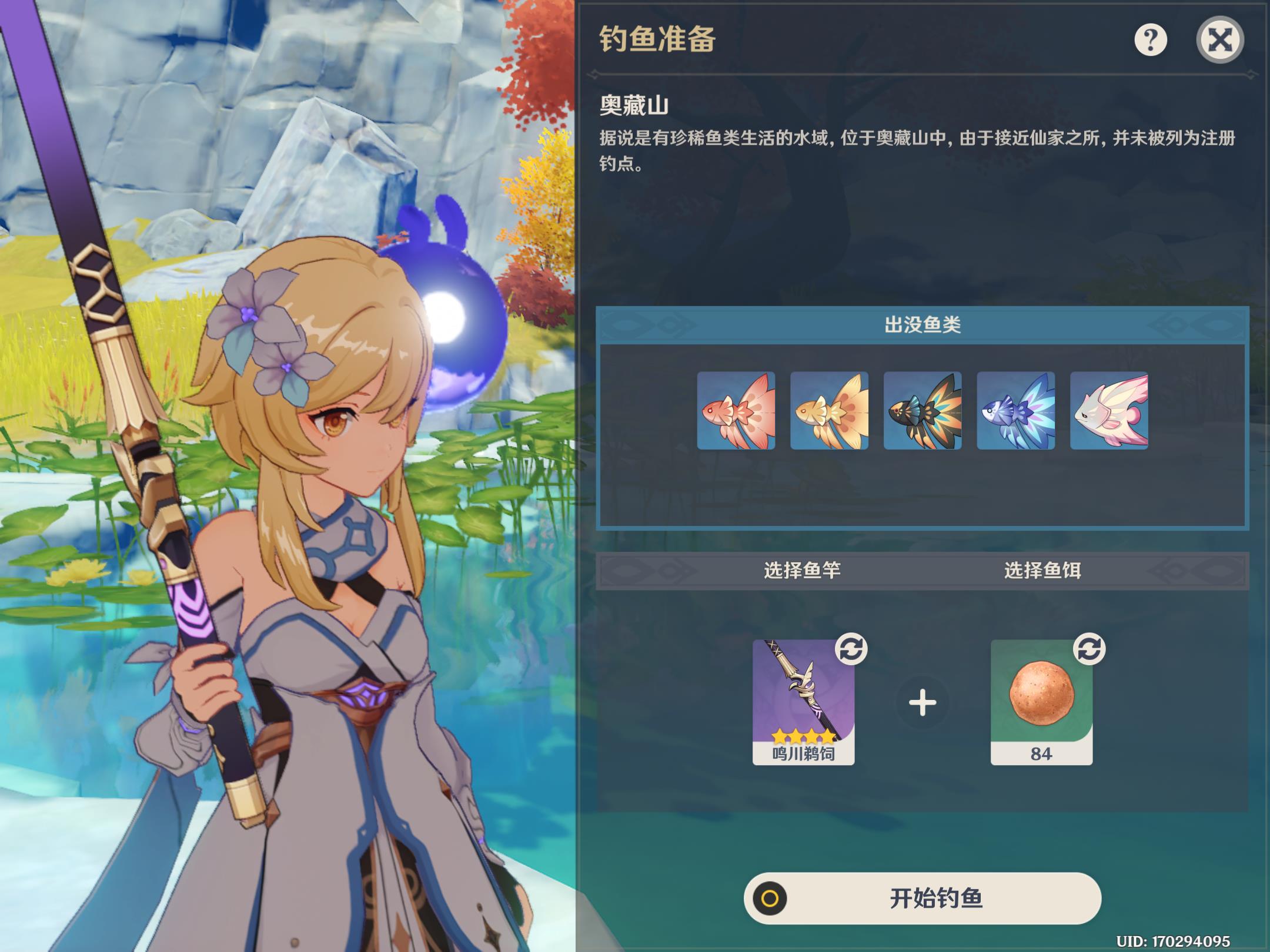Viewport: 1270px width, 952px height.
Task: View the black and orange fish icon
Action: coord(923,411)
